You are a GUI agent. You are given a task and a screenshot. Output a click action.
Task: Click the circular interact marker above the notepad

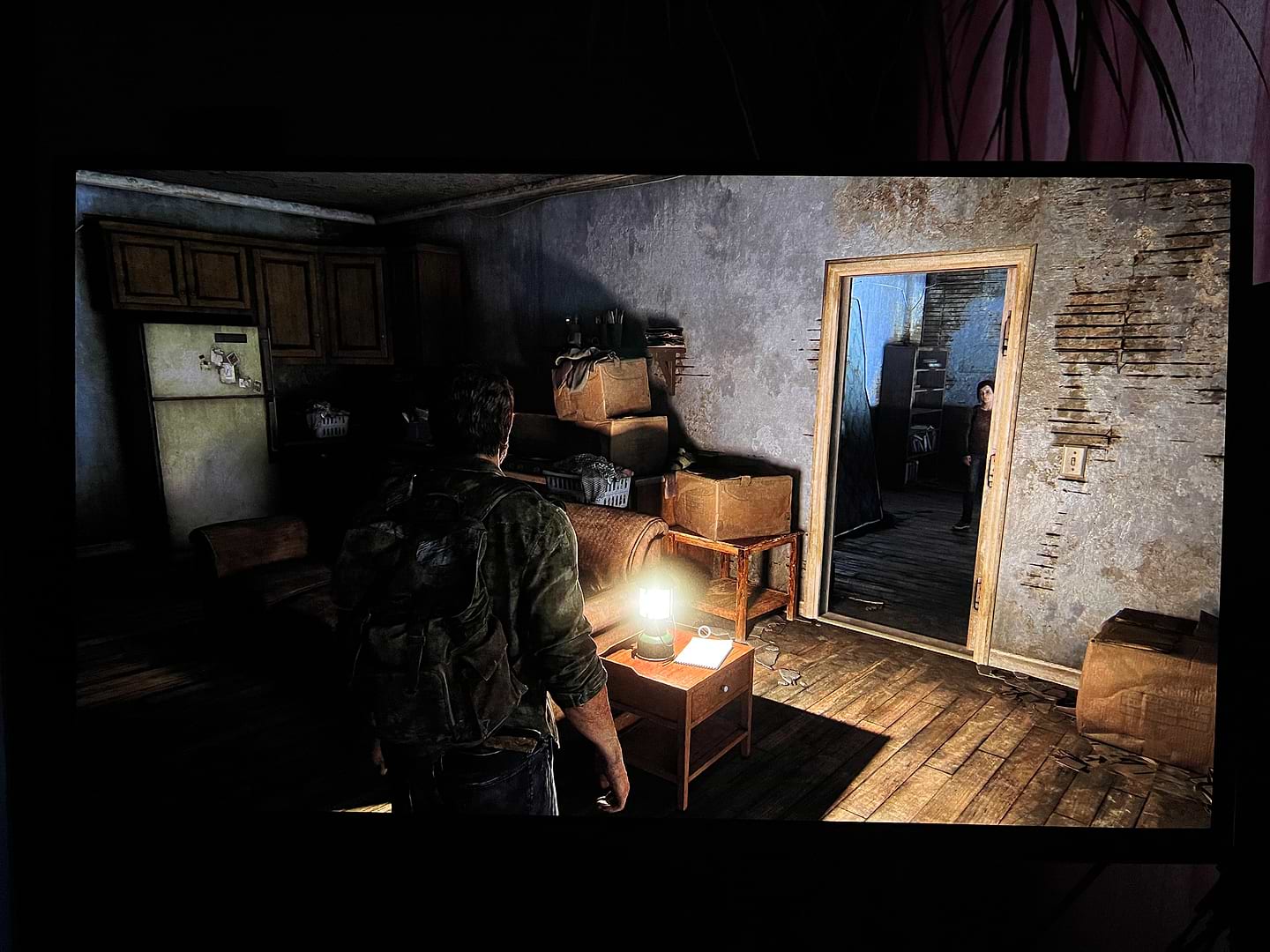(702, 630)
